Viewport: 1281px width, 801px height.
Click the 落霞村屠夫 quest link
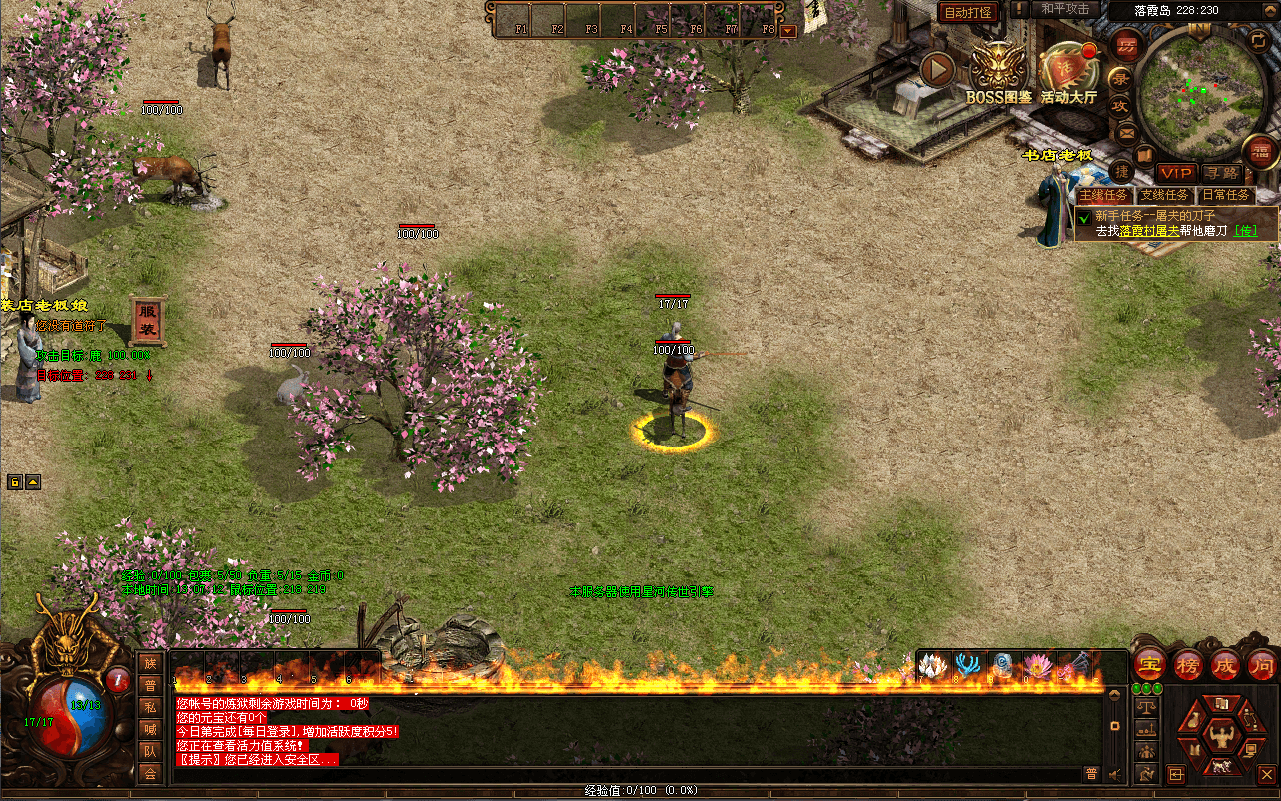1146,231
